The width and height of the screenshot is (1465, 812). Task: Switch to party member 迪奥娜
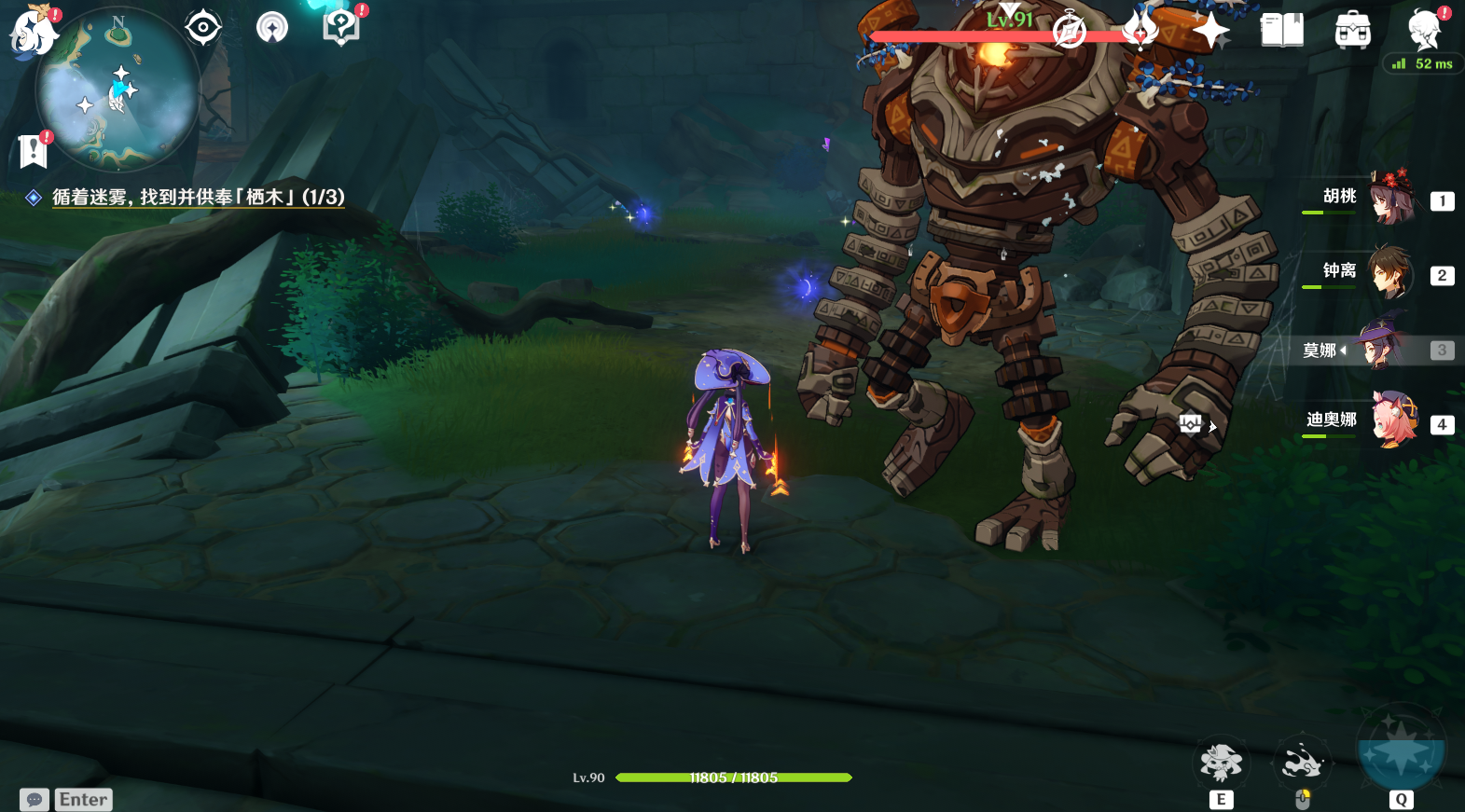click(1391, 421)
